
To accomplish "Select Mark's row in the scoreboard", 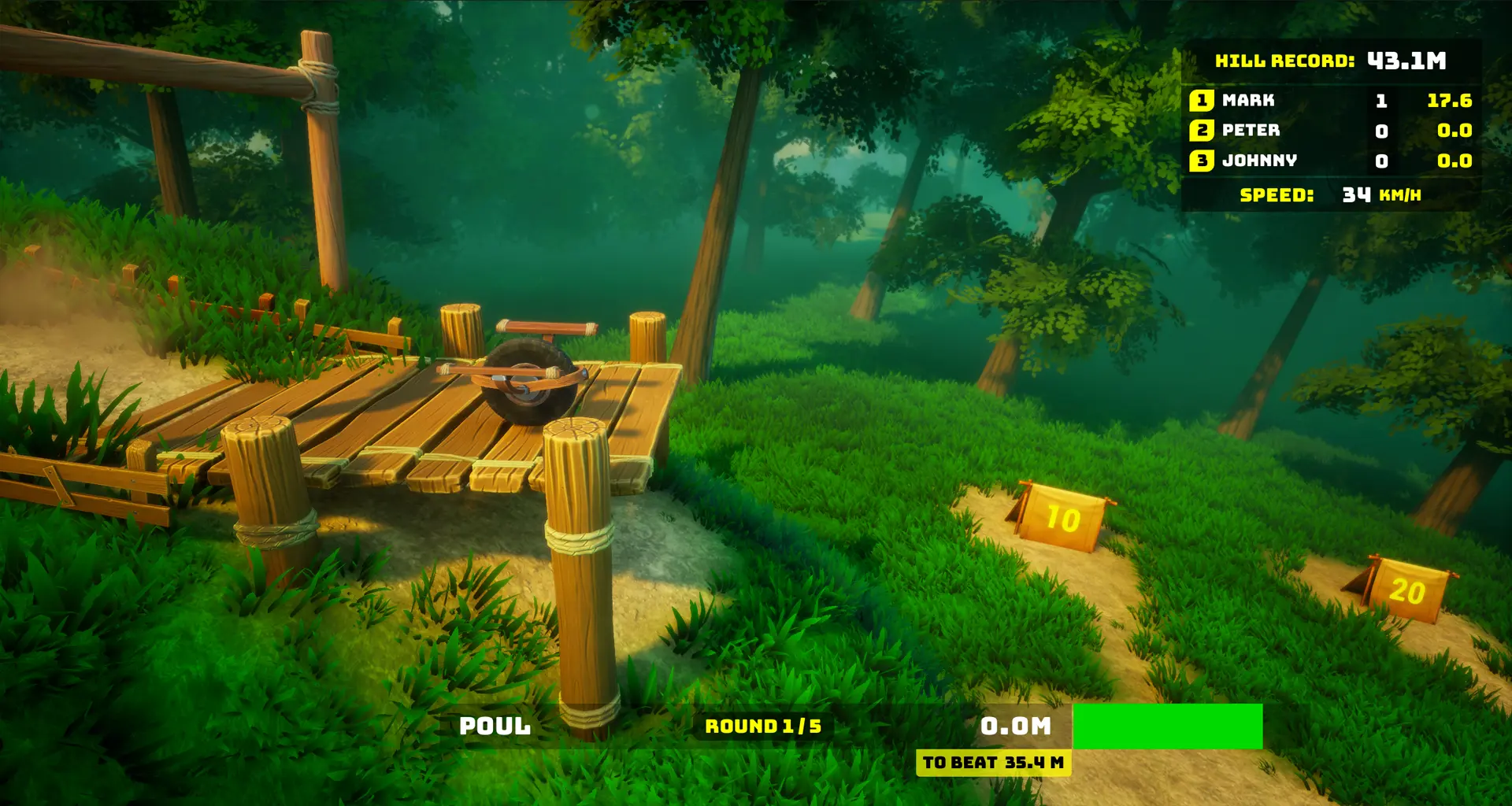I will click(1329, 101).
